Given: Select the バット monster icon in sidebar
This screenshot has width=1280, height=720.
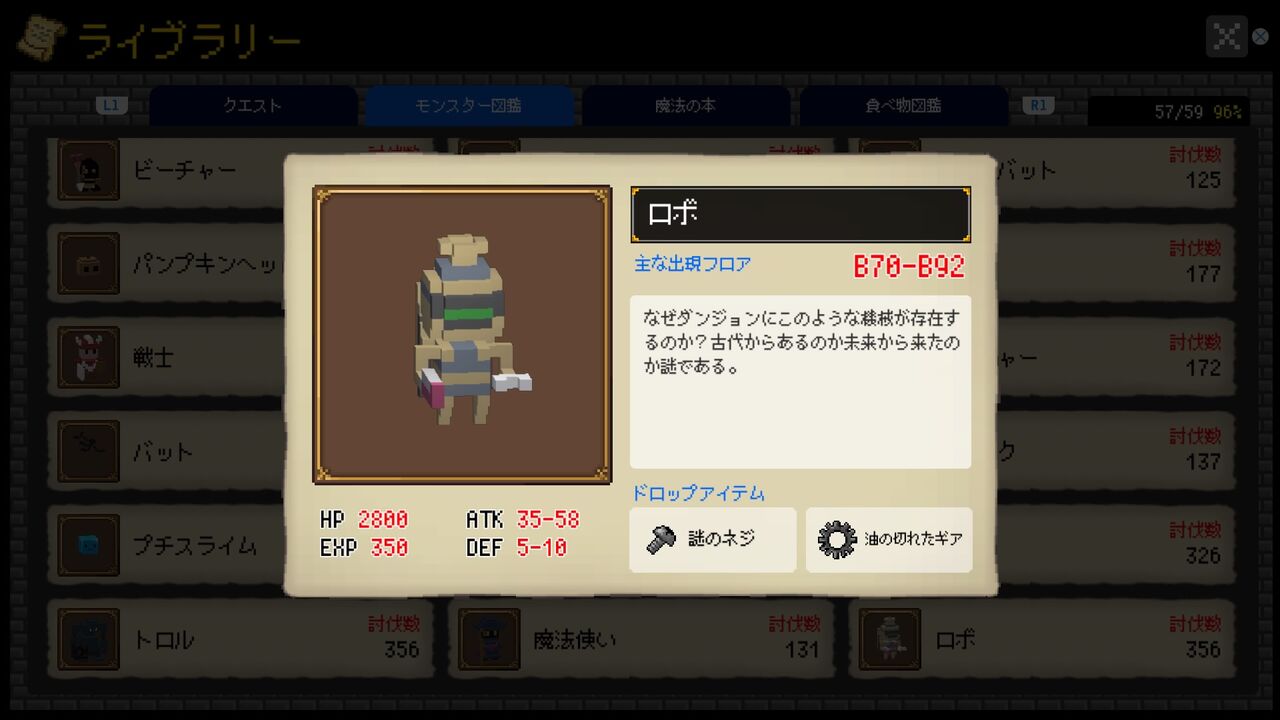Looking at the screenshot, I should tap(88, 451).
